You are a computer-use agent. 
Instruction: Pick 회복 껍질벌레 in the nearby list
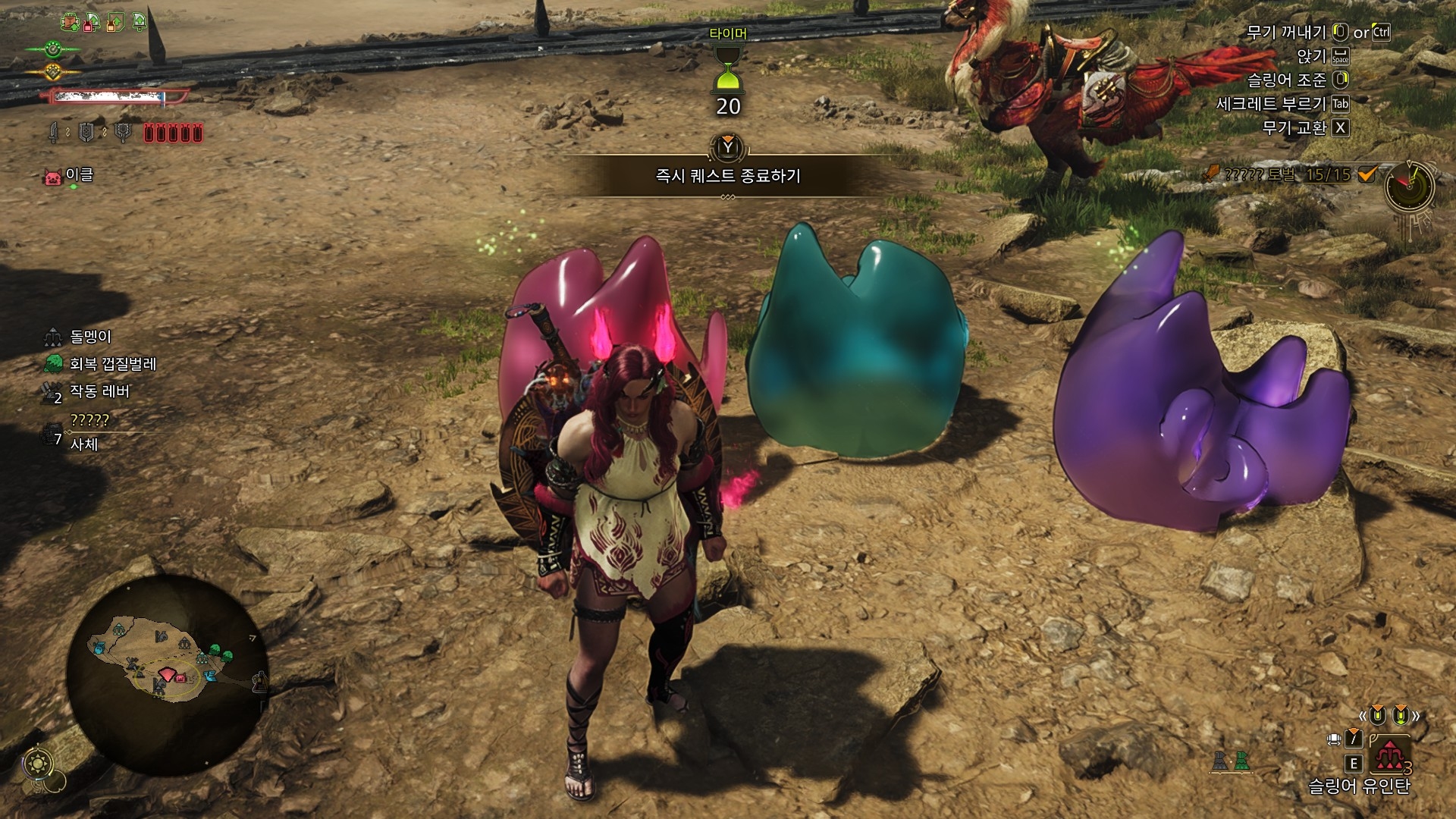point(112,364)
